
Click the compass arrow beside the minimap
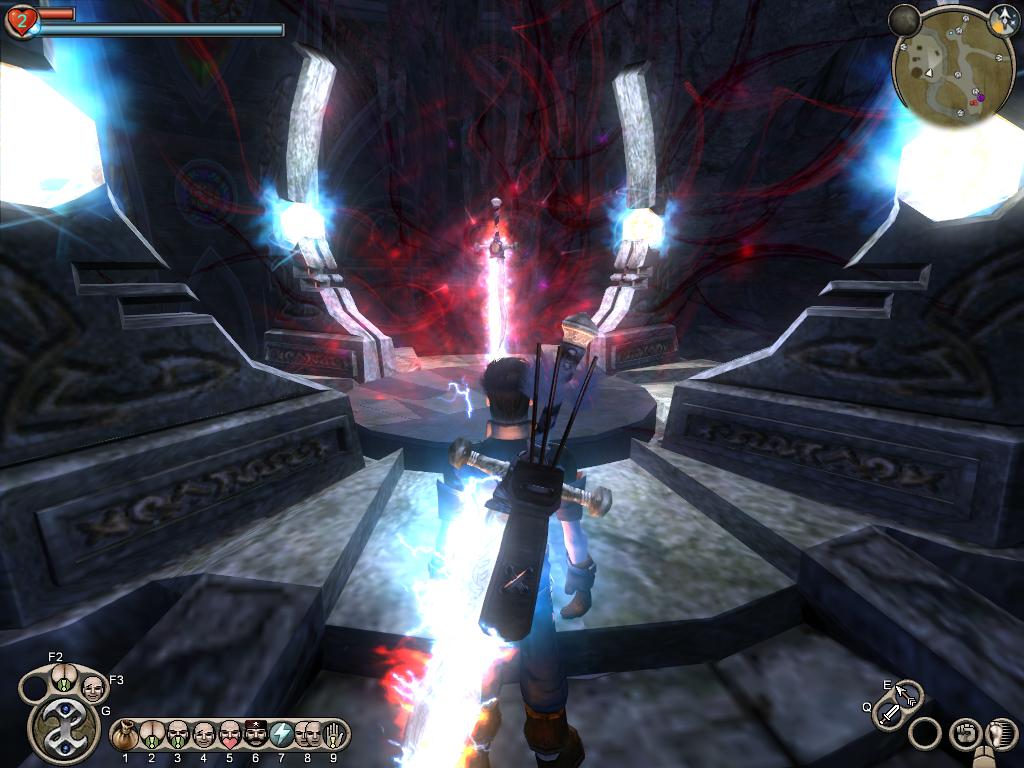pos(1003,17)
